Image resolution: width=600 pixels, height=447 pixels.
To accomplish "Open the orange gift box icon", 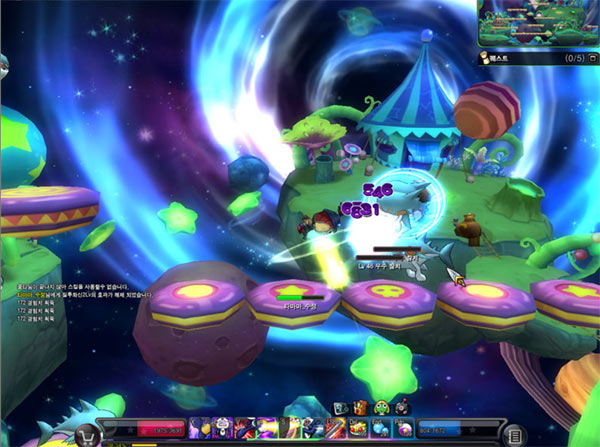I will coord(360,408).
